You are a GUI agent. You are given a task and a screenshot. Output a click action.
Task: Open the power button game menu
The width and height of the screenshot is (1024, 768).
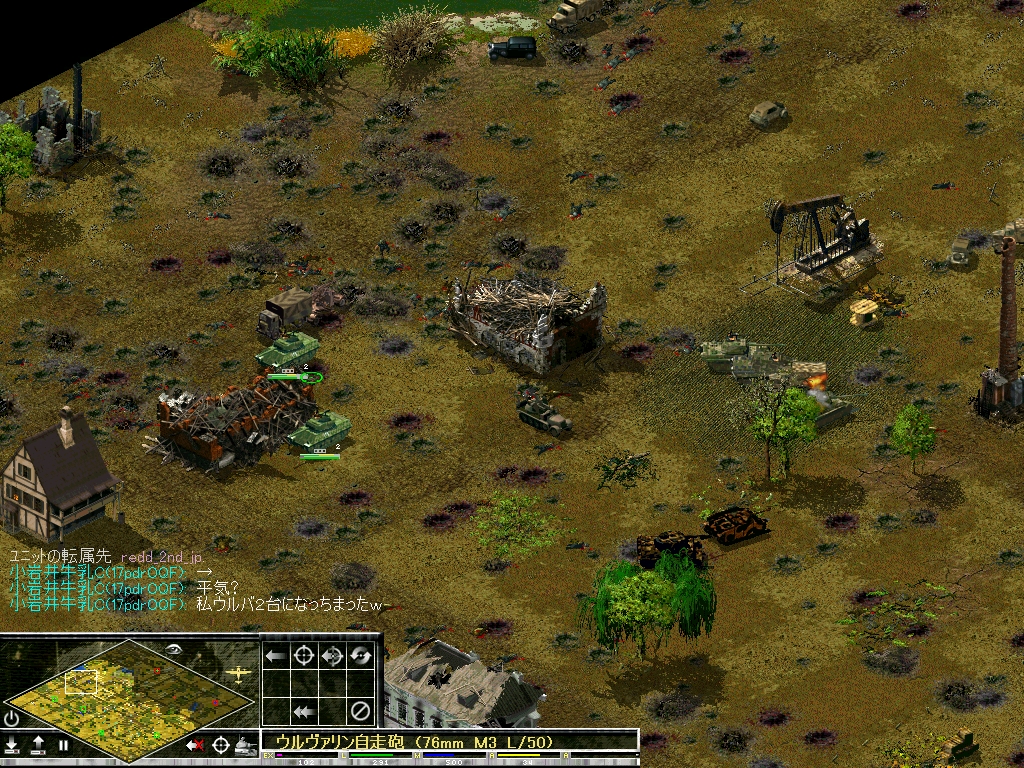click(x=12, y=718)
